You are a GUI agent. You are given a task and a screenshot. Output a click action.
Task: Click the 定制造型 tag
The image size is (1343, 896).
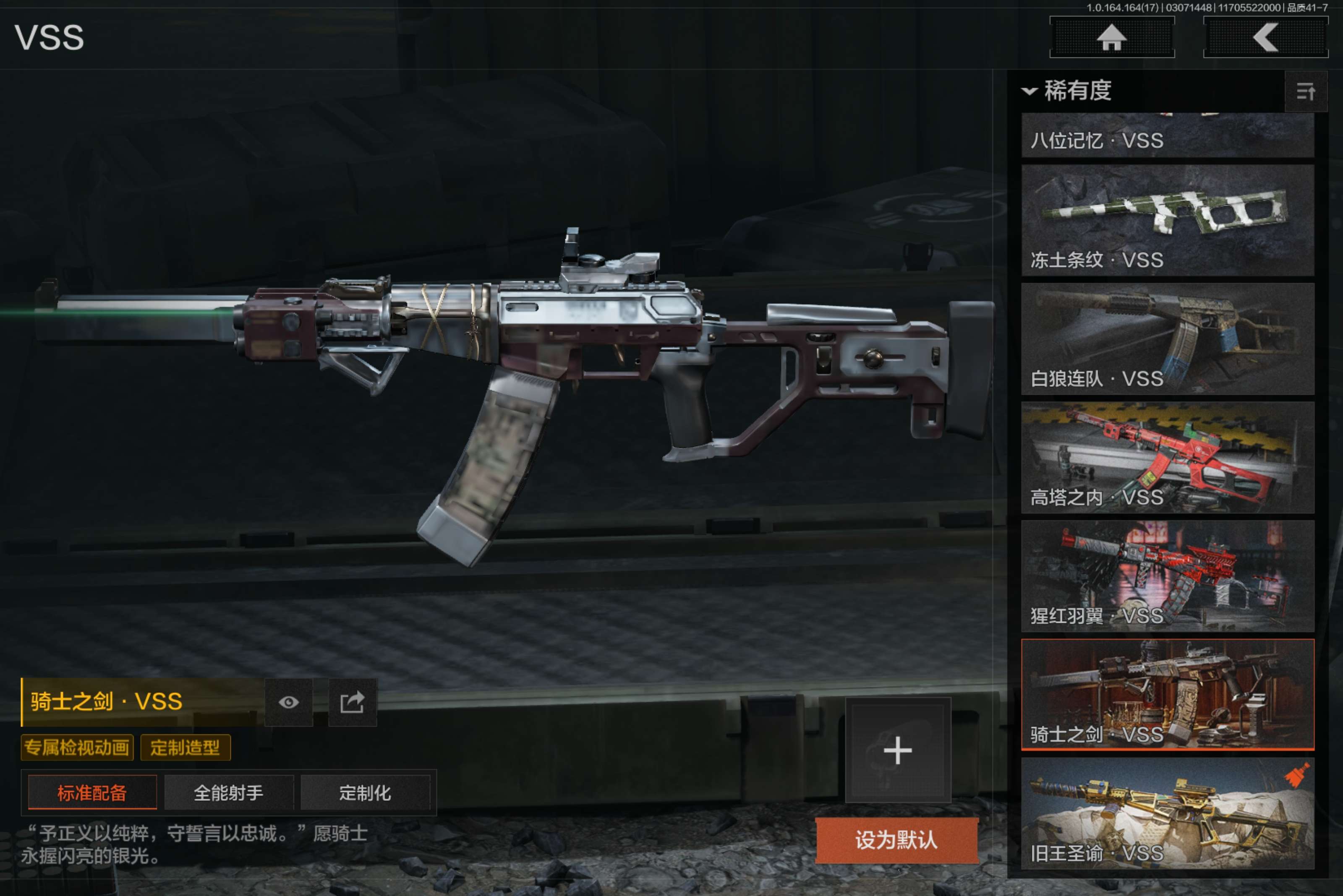coord(185,748)
